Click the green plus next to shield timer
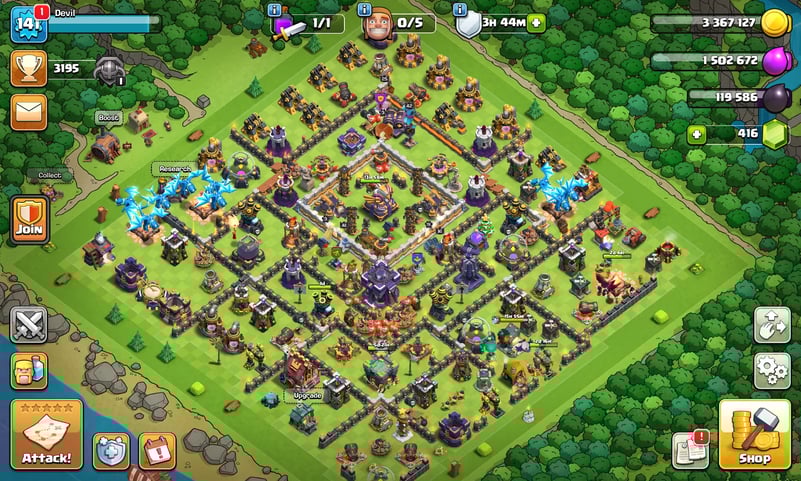Viewport: 801px width, 481px height. pyautogui.click(x=536, y=23)
